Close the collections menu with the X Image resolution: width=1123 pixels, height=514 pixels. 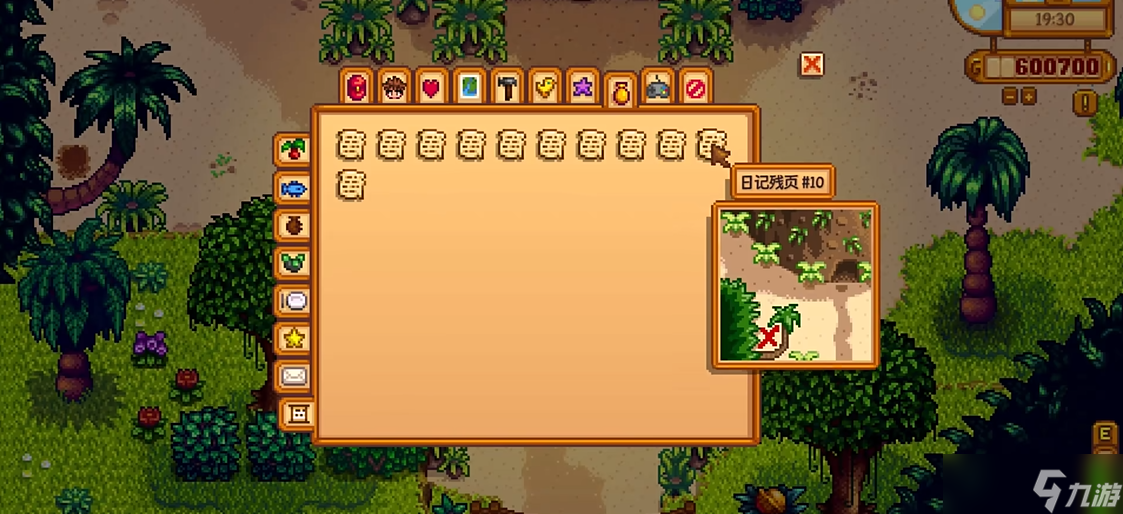pos(812,64)
